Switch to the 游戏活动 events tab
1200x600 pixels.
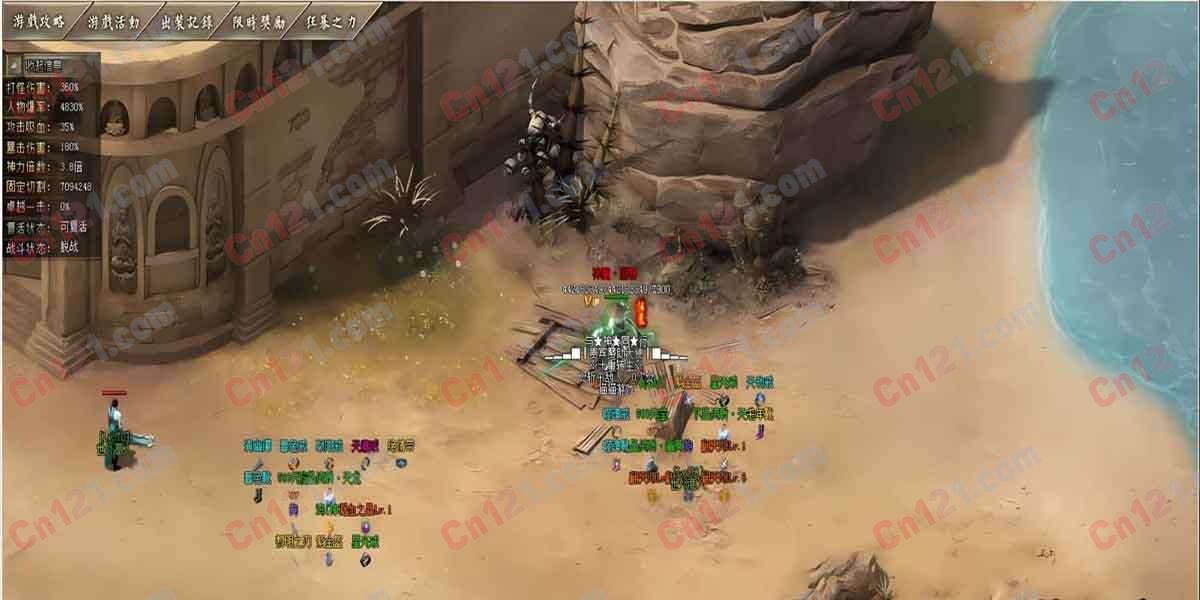113,19
